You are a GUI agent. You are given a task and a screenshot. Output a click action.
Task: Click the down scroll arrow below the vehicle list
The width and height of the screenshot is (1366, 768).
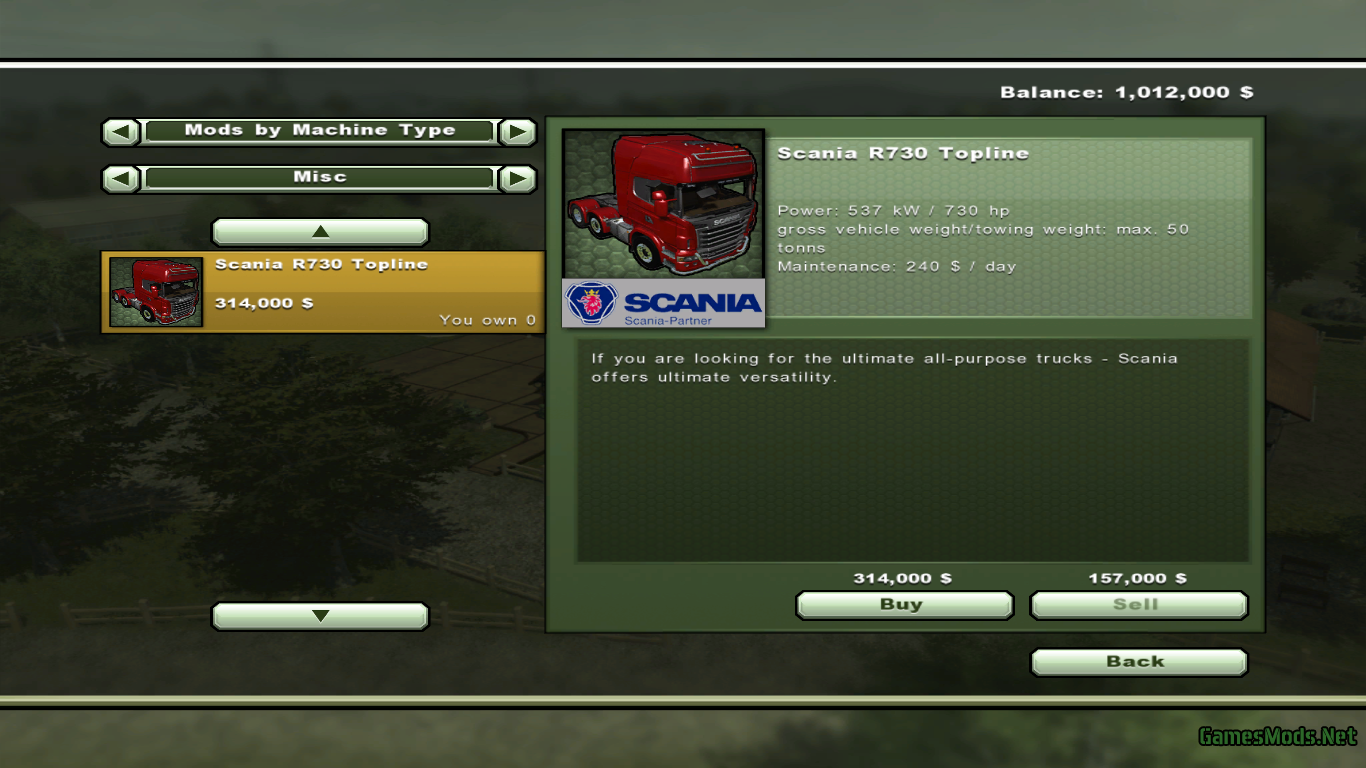(x=320, y=616)
